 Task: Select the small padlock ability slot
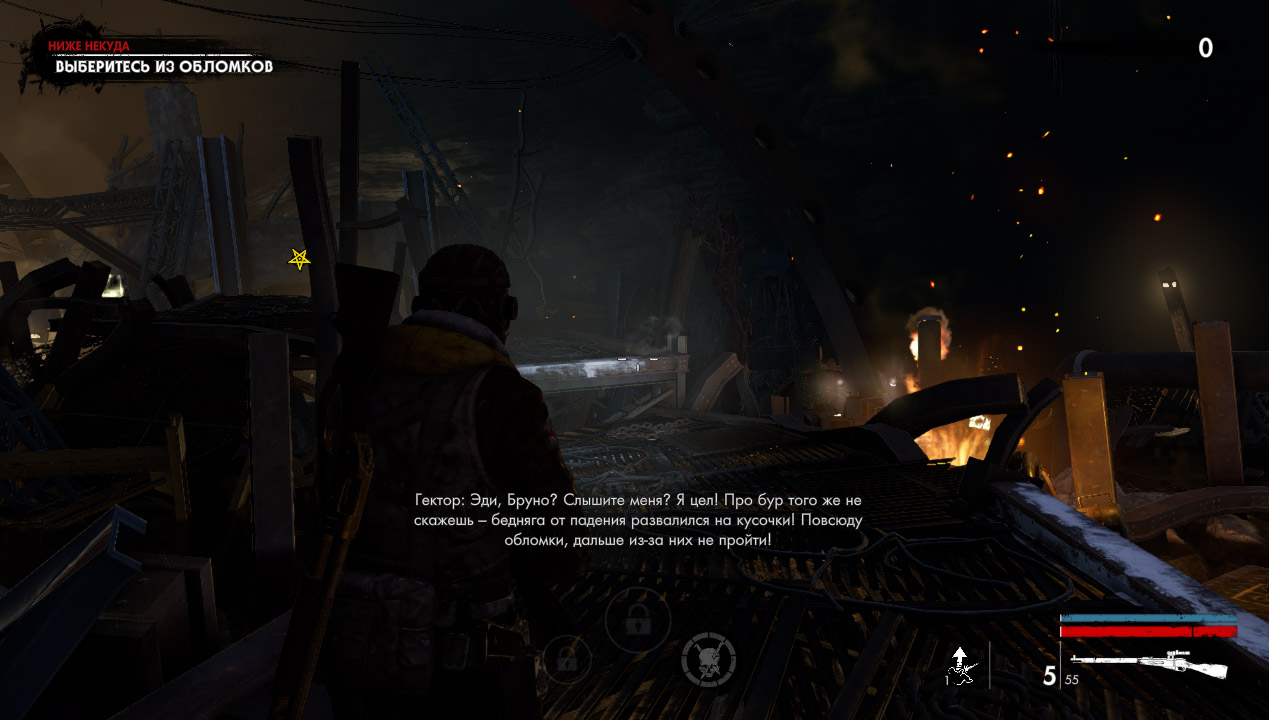coord(567,659)
